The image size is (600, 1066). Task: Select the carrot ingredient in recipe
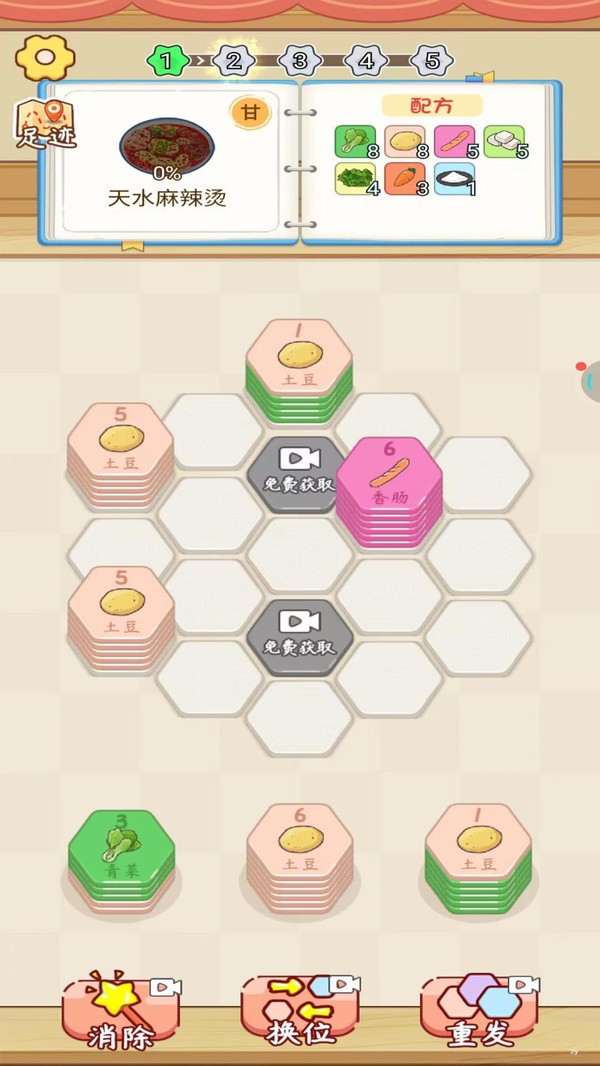(x=404, y=179)
